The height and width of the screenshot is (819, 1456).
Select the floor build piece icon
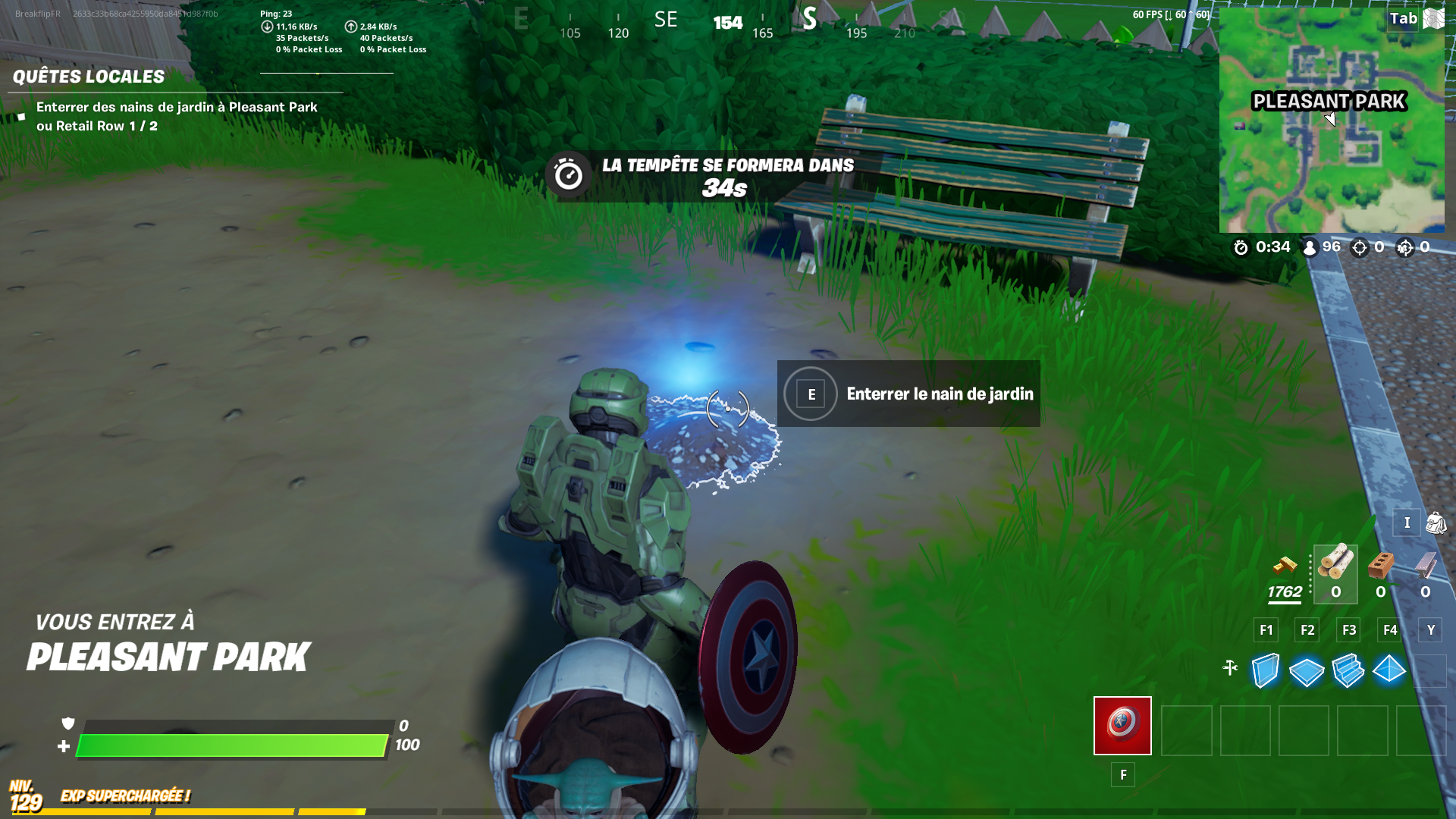[1305, 670]
